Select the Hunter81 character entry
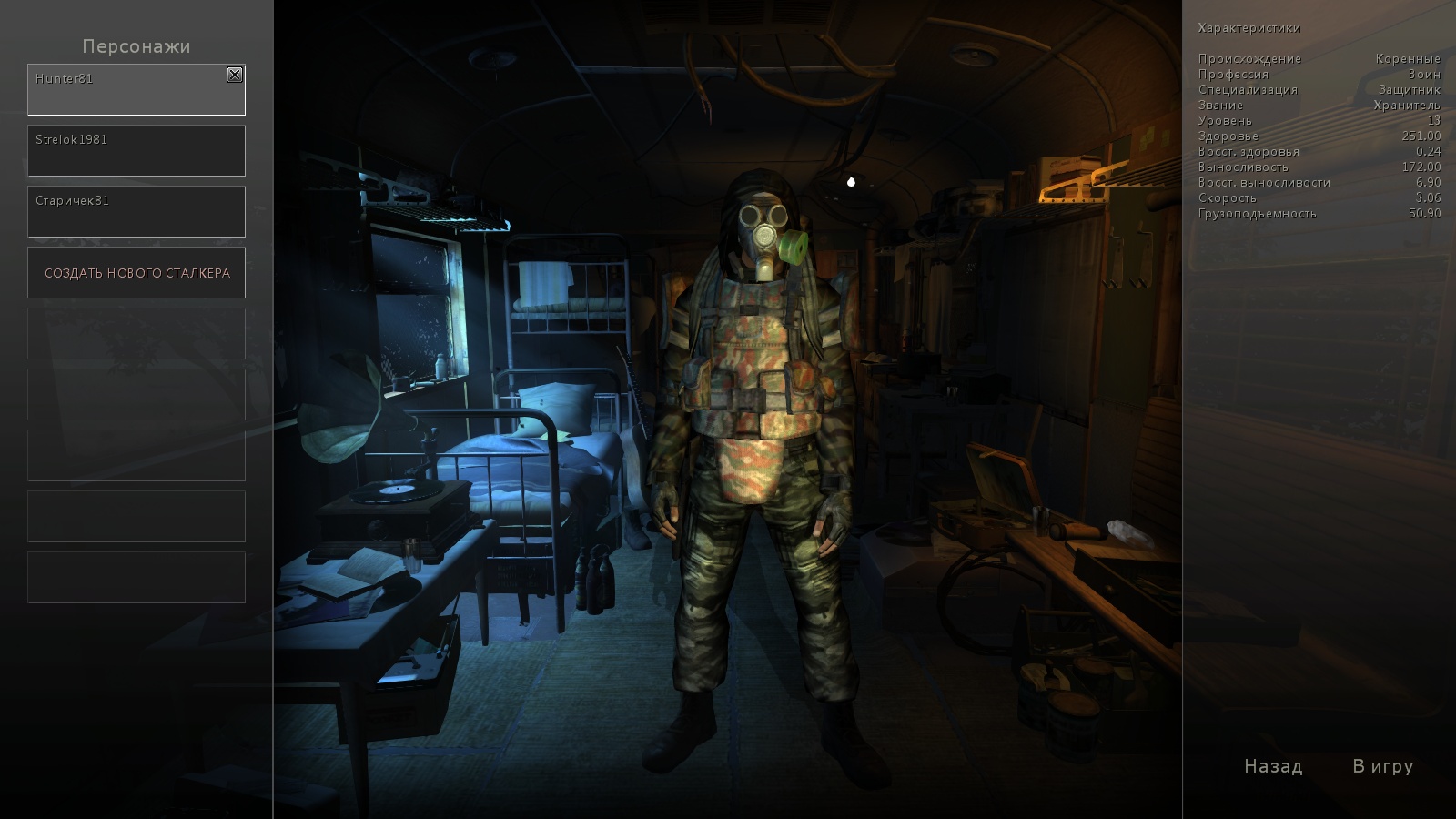 tap(127, 91)
